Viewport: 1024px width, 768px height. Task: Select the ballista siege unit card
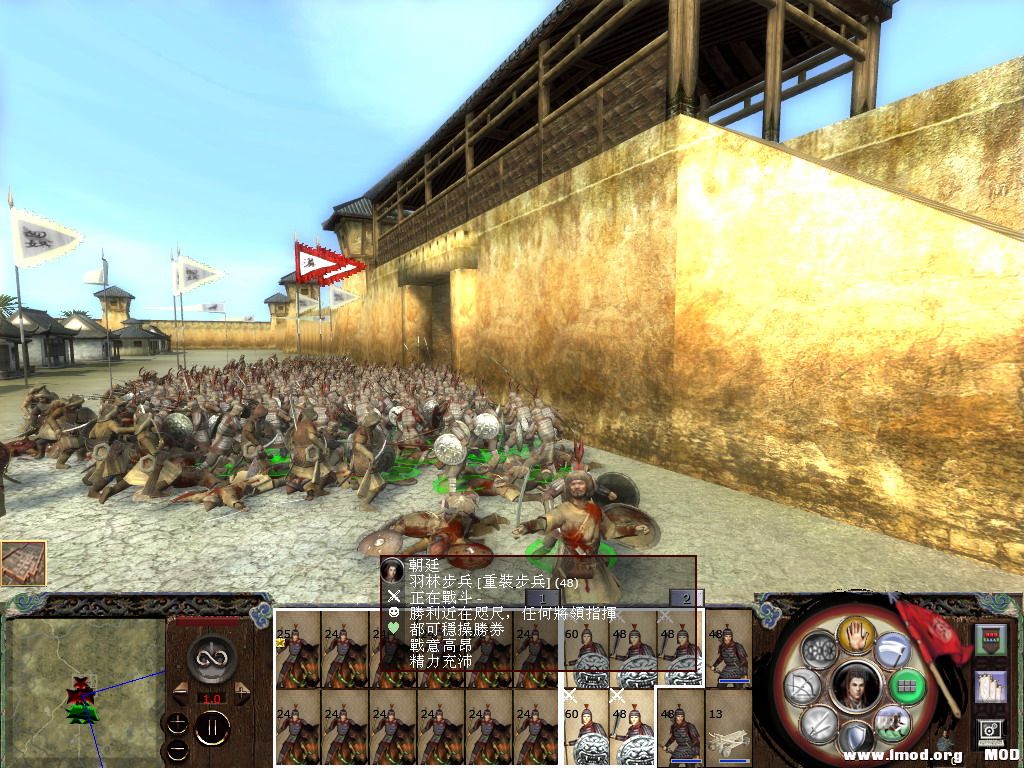(729, 726)
